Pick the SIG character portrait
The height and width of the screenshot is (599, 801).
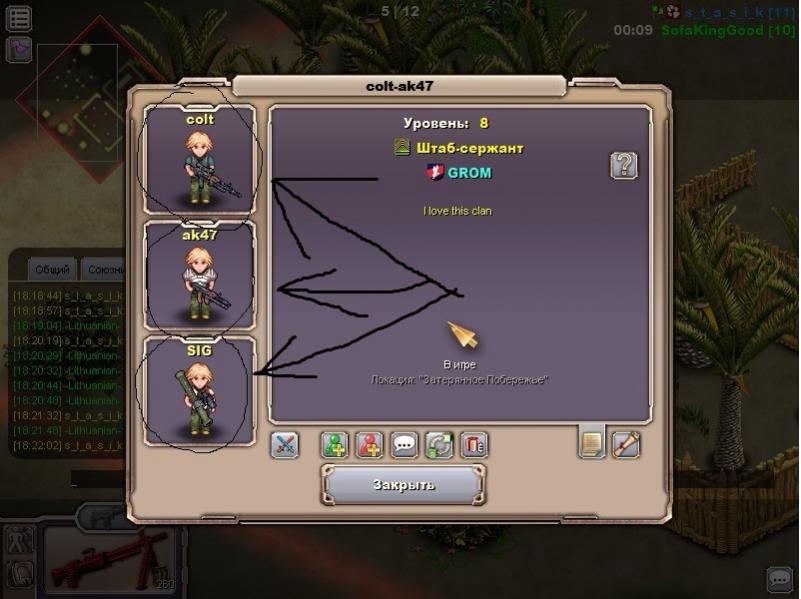tap(200, 391)
